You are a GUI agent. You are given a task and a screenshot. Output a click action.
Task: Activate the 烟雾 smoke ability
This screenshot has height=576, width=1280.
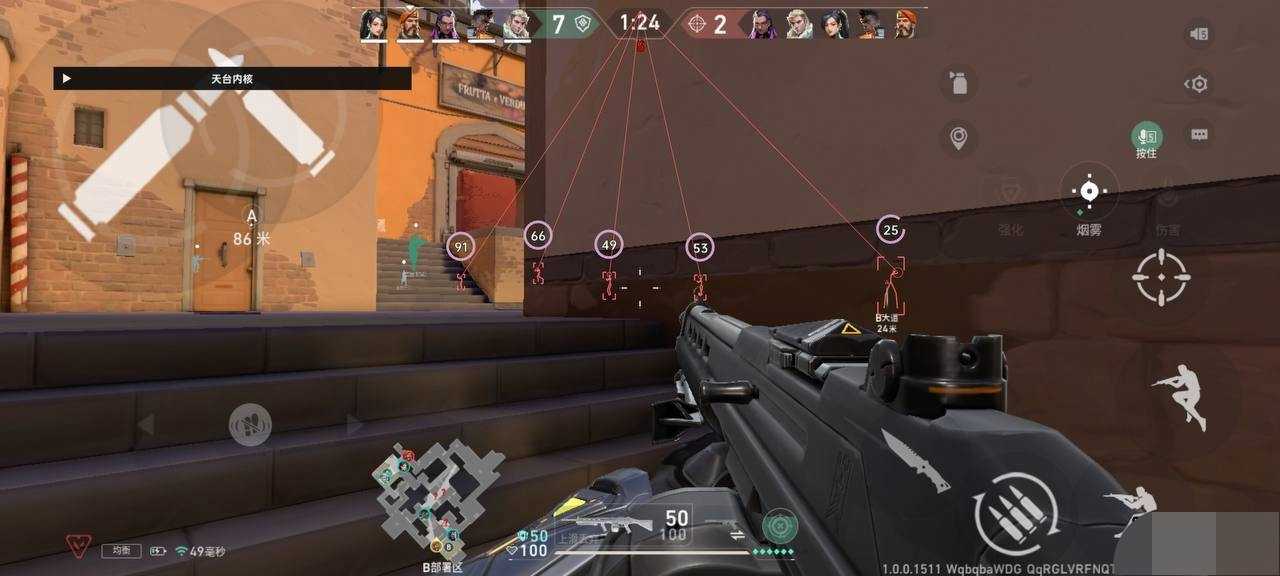pyautogui.click(x=1089, y=194)
